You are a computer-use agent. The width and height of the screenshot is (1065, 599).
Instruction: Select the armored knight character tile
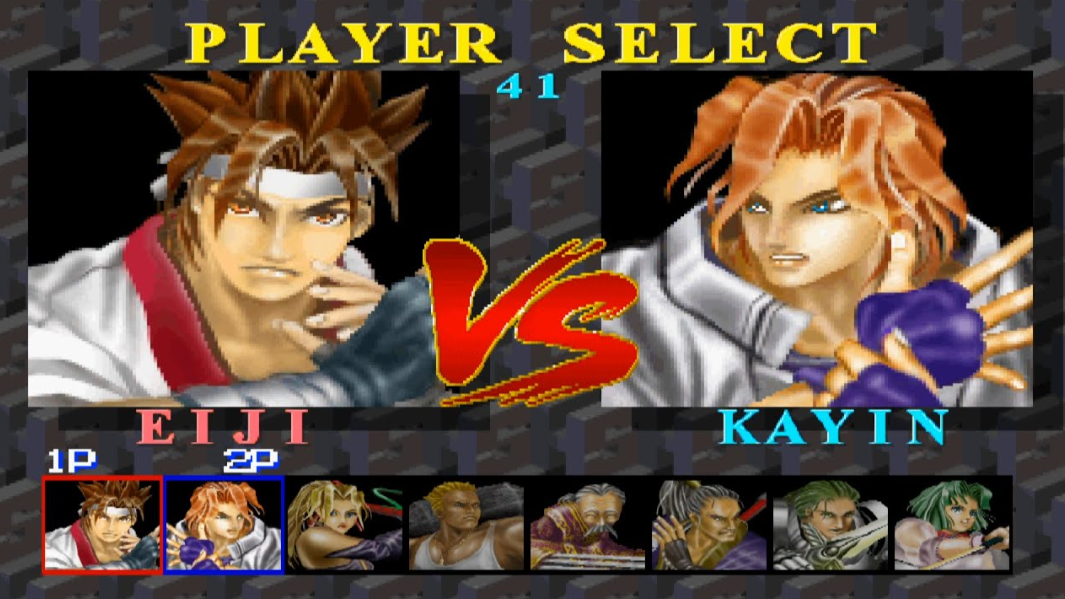pos(830,524)
